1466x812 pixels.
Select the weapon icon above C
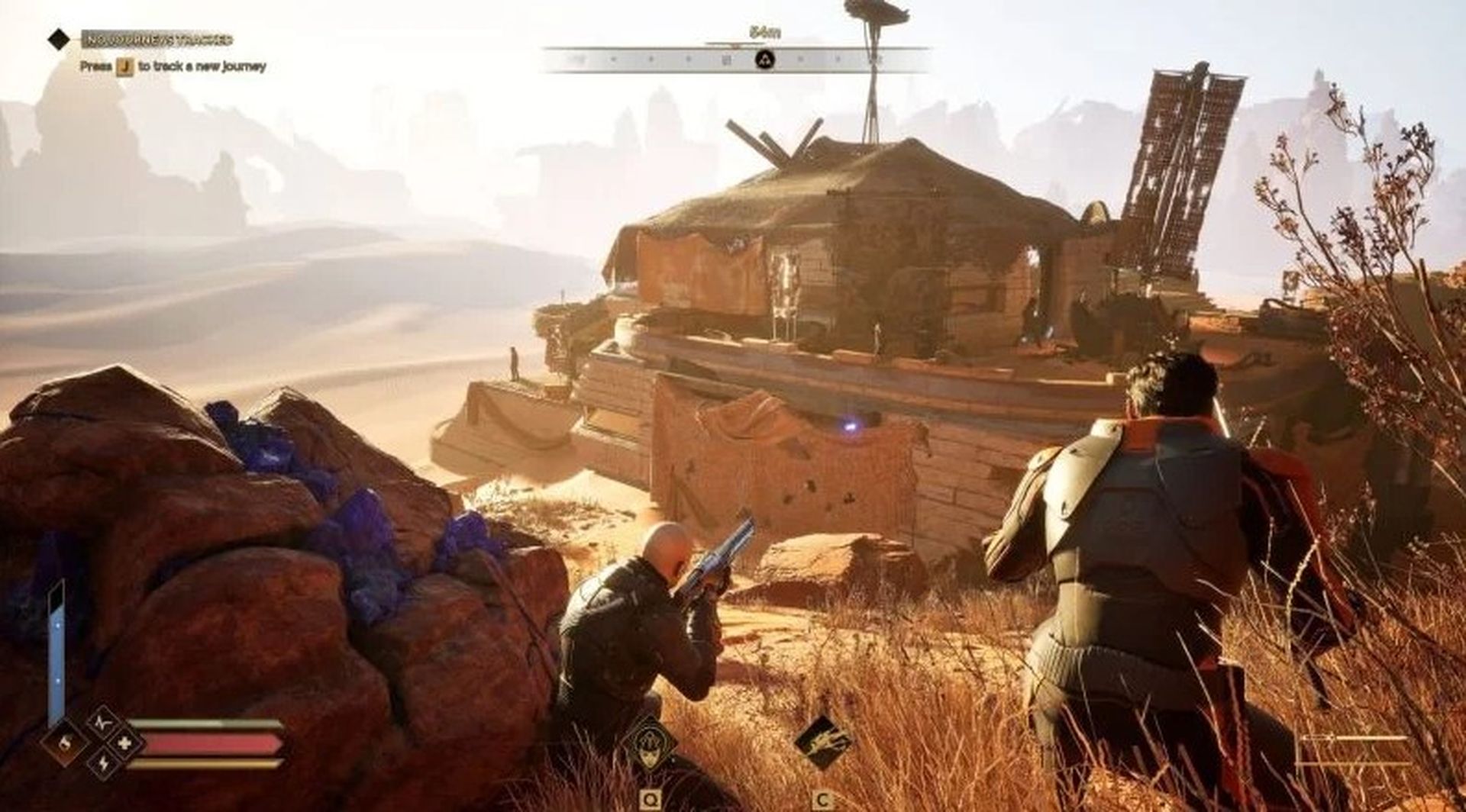pos(823,743)
